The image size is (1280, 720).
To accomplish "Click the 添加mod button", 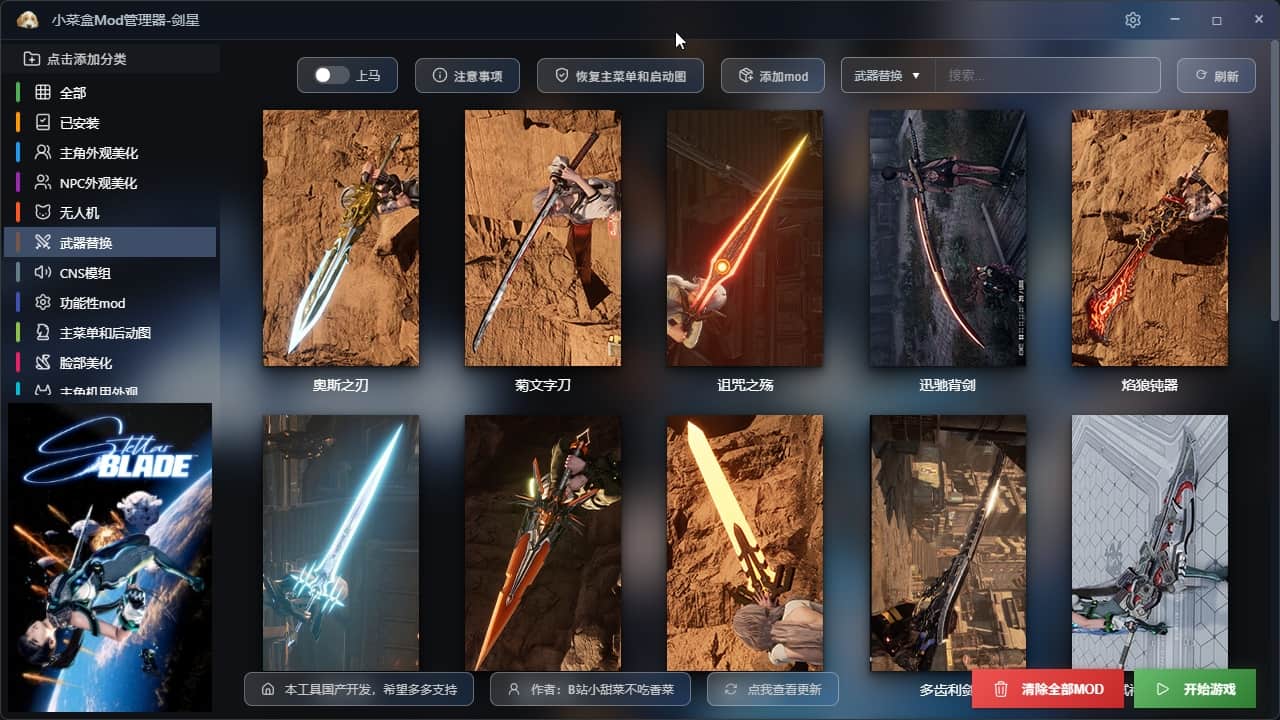I will 772,76.
